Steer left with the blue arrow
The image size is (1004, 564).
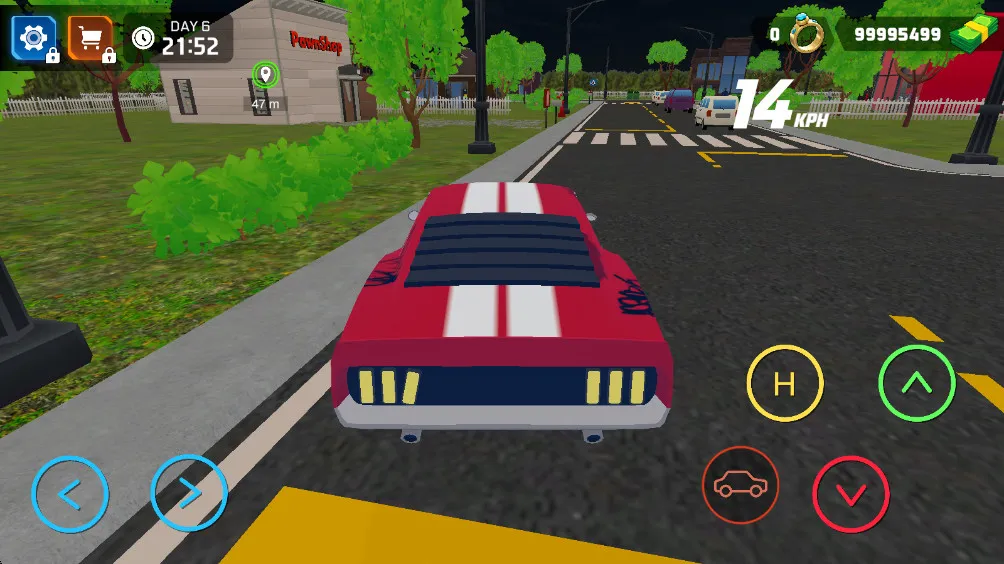click(x=70, y=493)
